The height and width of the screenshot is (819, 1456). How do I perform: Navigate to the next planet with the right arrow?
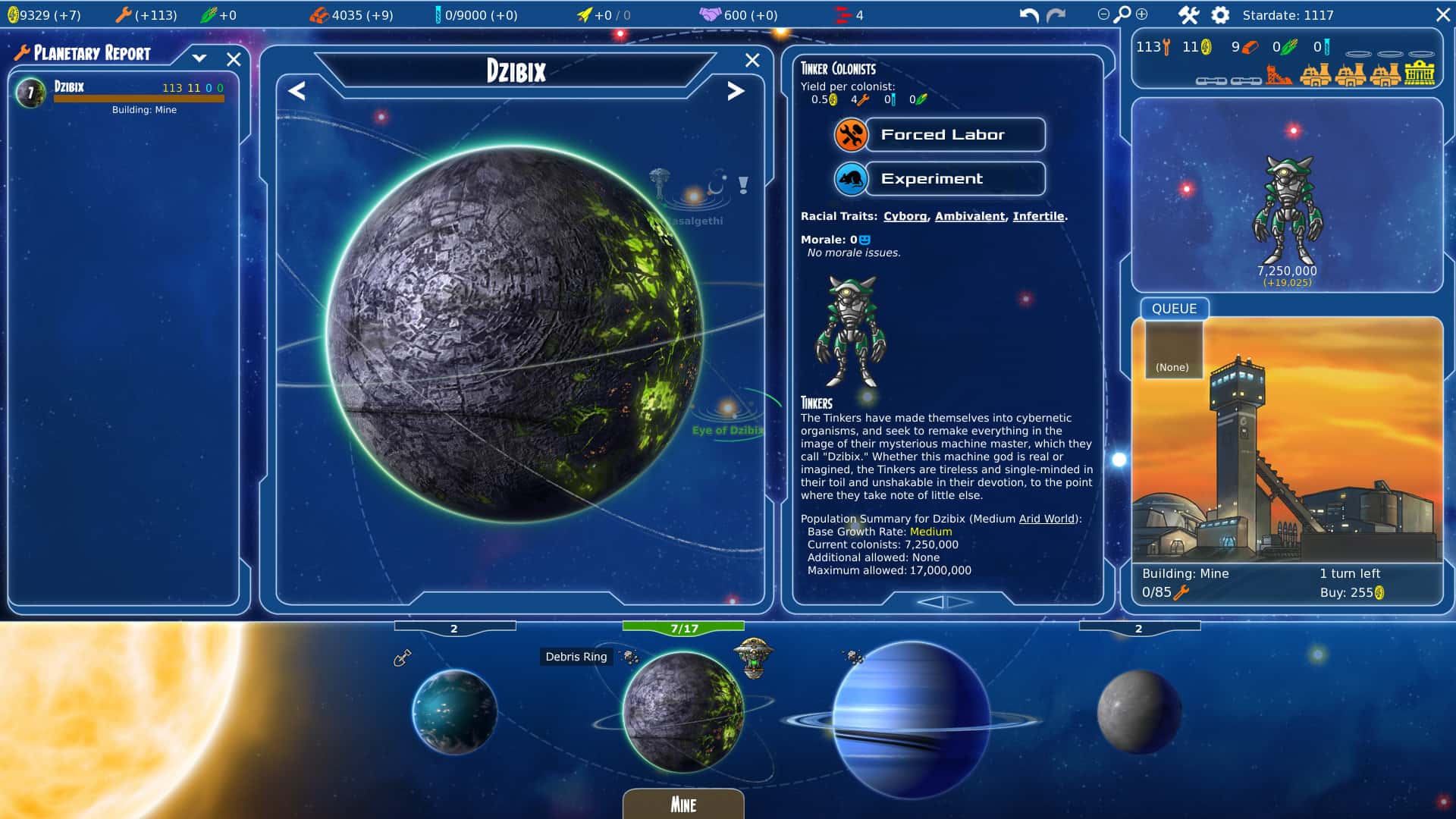[x=734, y=92]
